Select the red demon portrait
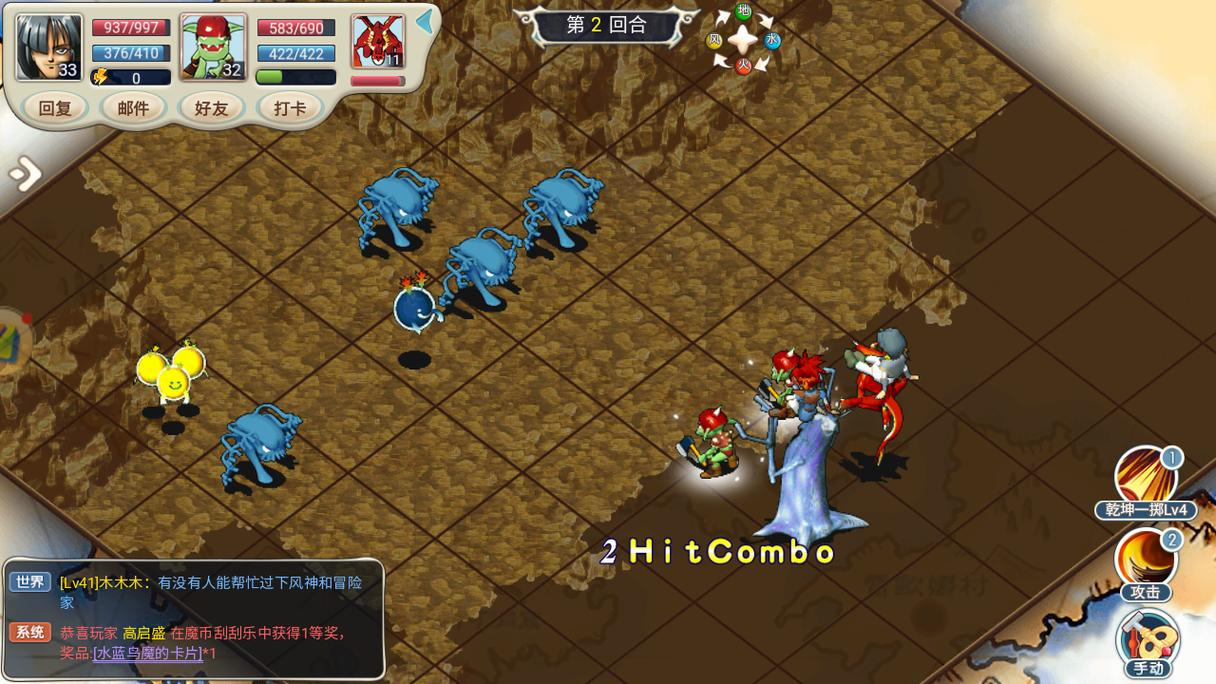The image size is (1216, 684). [378, 43]
